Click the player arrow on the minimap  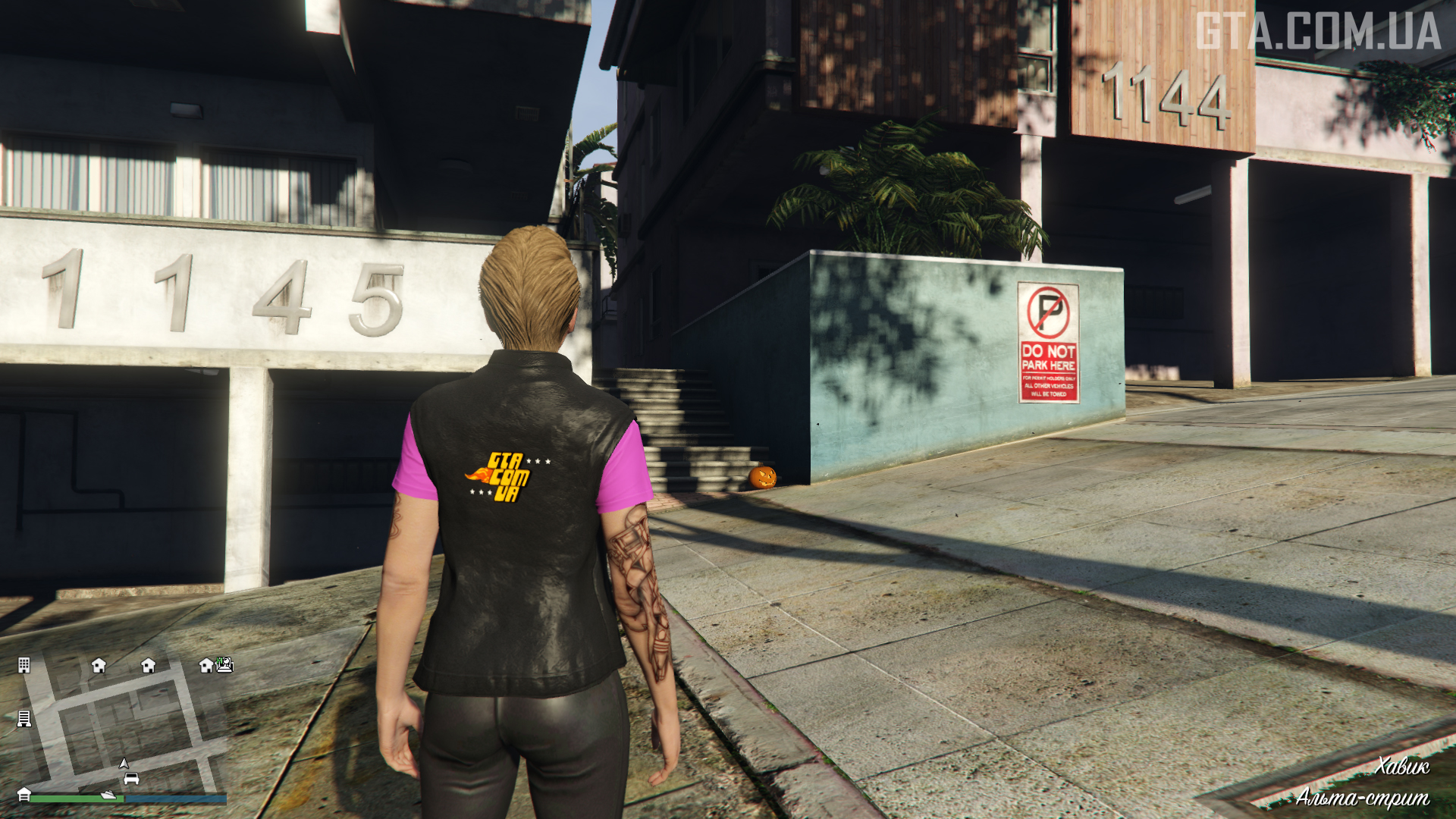click(124, 764)
